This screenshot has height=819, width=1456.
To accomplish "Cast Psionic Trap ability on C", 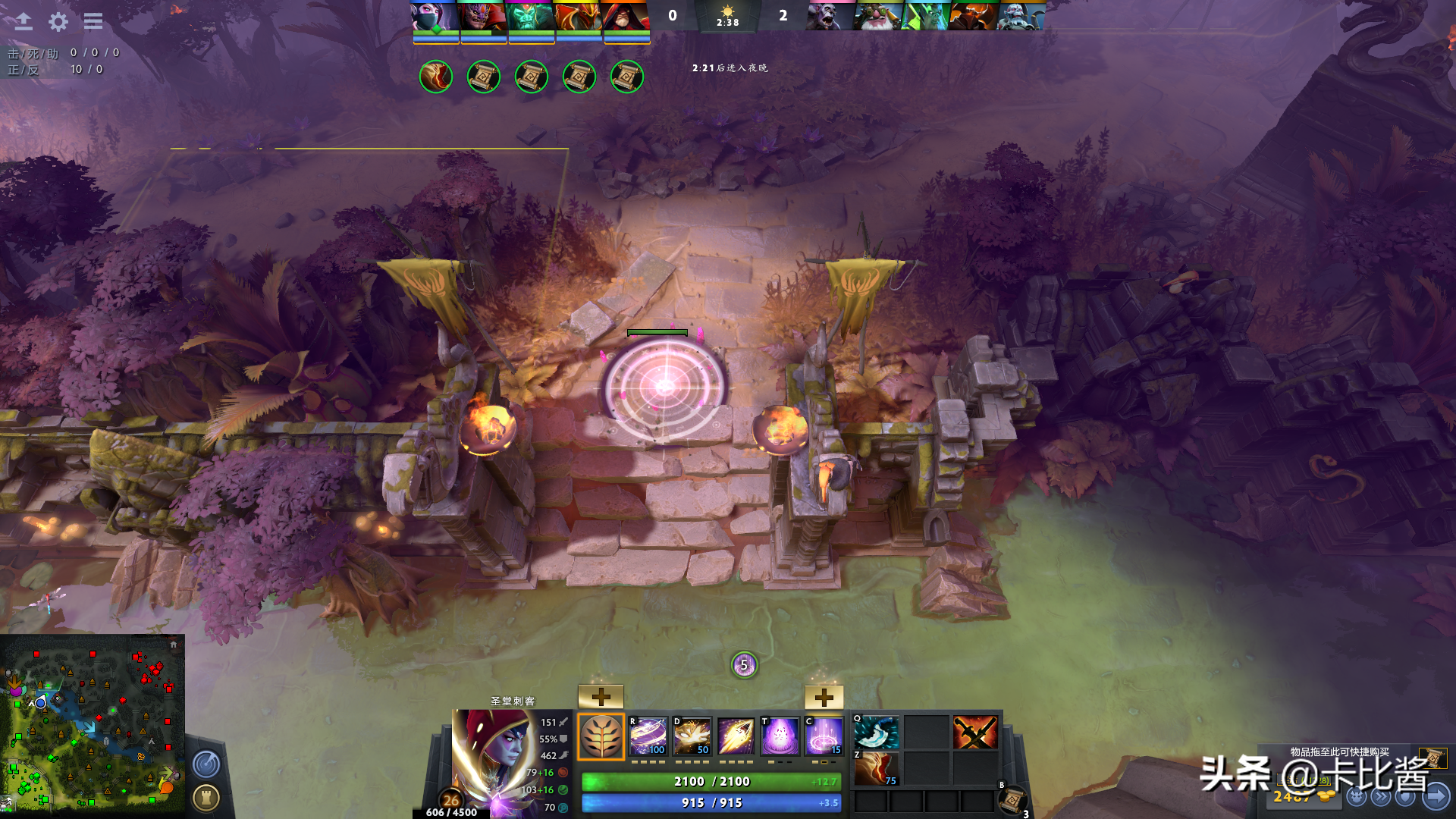I will point(824,736).
